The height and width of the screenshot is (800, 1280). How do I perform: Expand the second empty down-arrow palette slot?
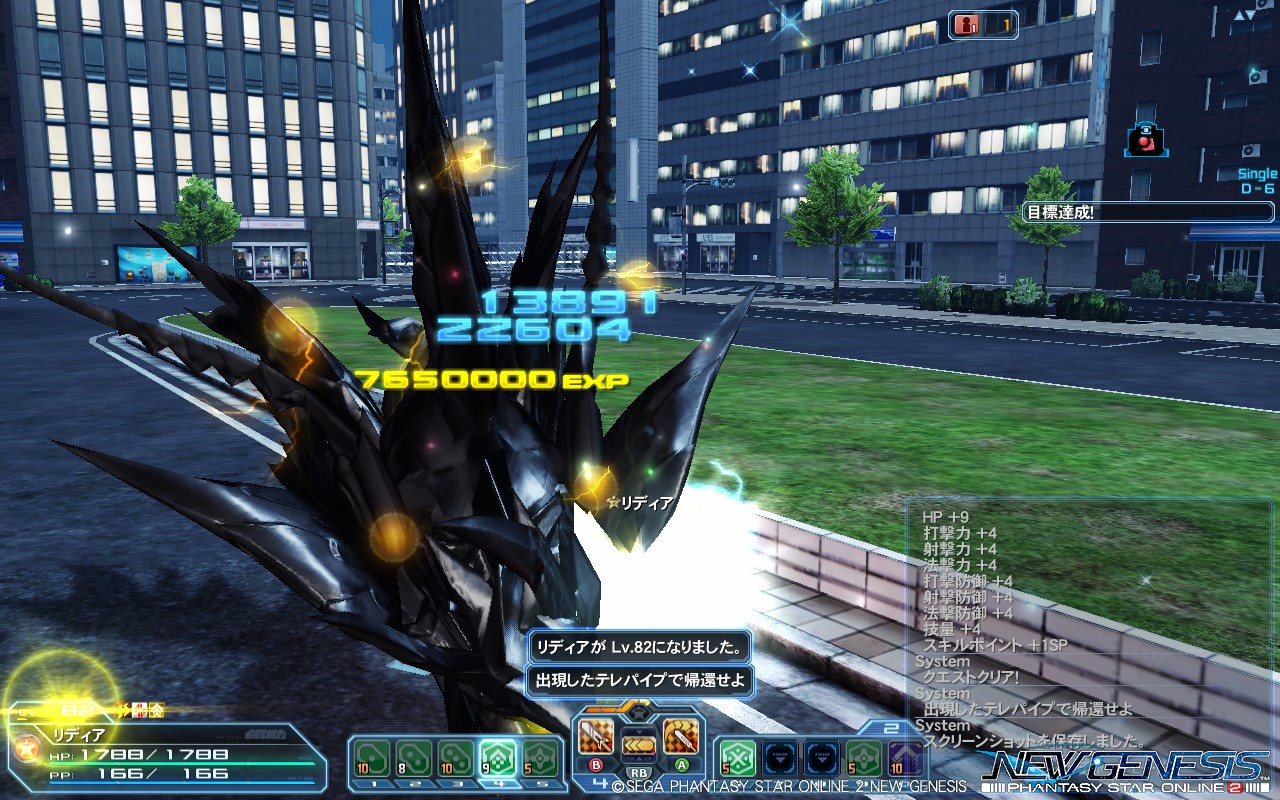pyautogui.click(x=822, y=757)
